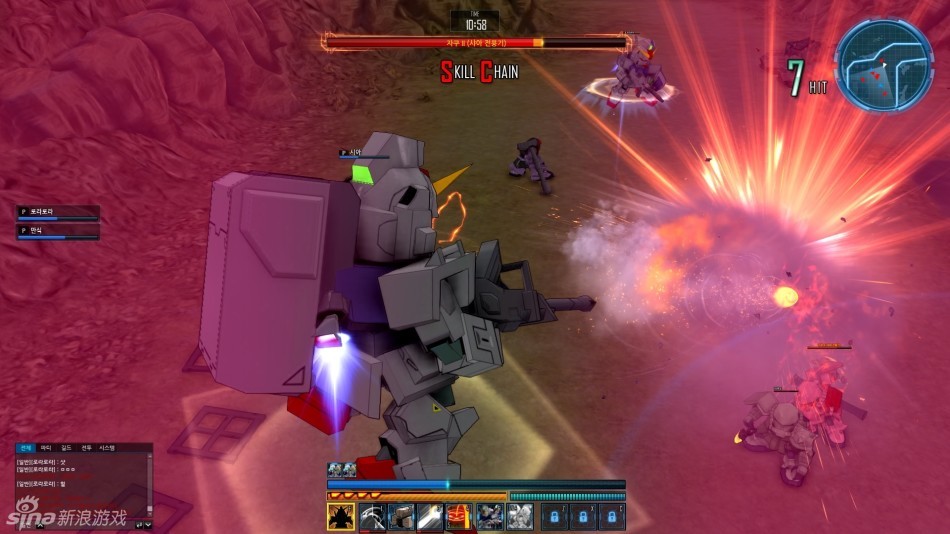Select the black mech silhouette skill slot

341,516
